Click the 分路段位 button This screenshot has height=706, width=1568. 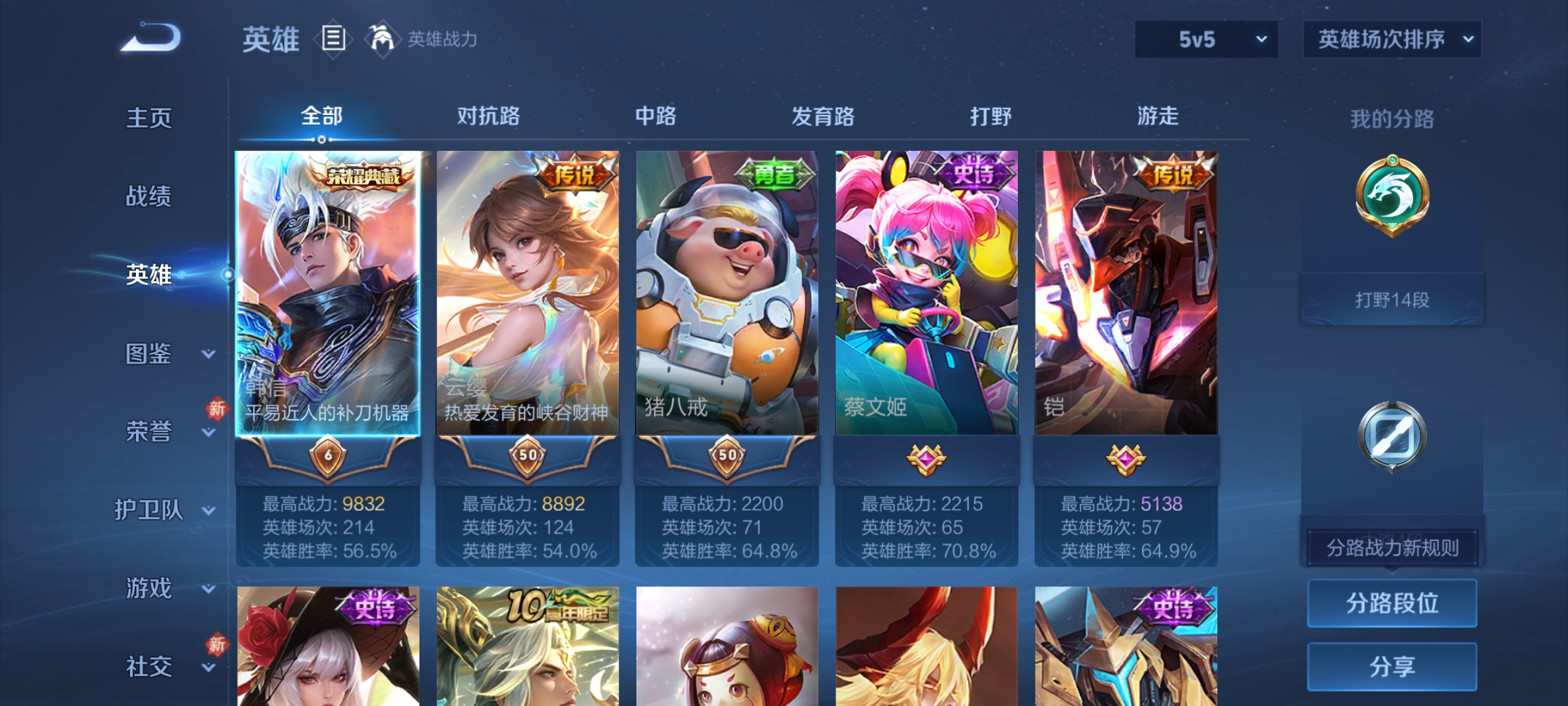pyautogui.click(x=1392, y=603)
